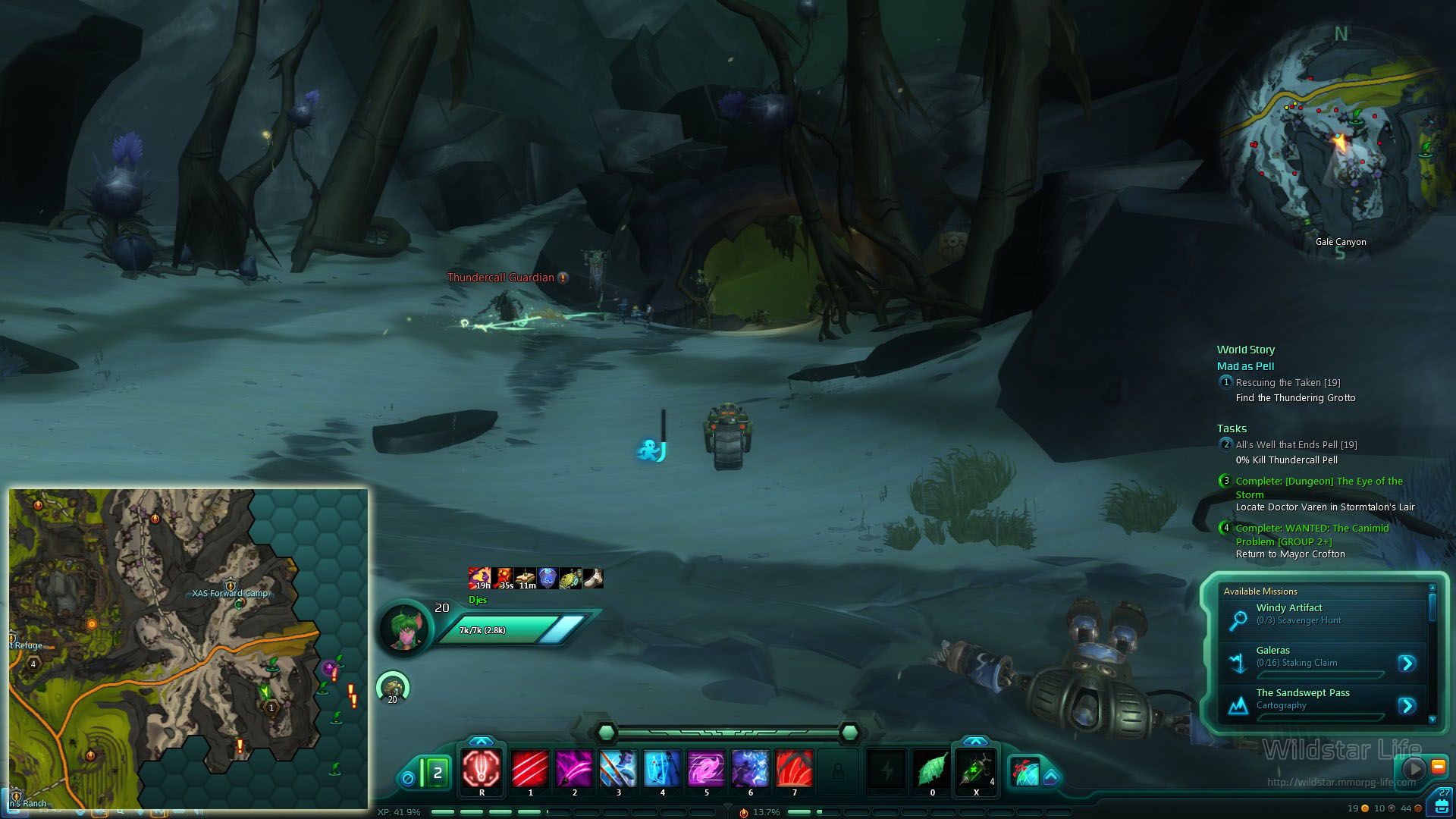Activate the red innate ability on R
This screenshot has height=819, width=1456.
click(x=482, y=769)
